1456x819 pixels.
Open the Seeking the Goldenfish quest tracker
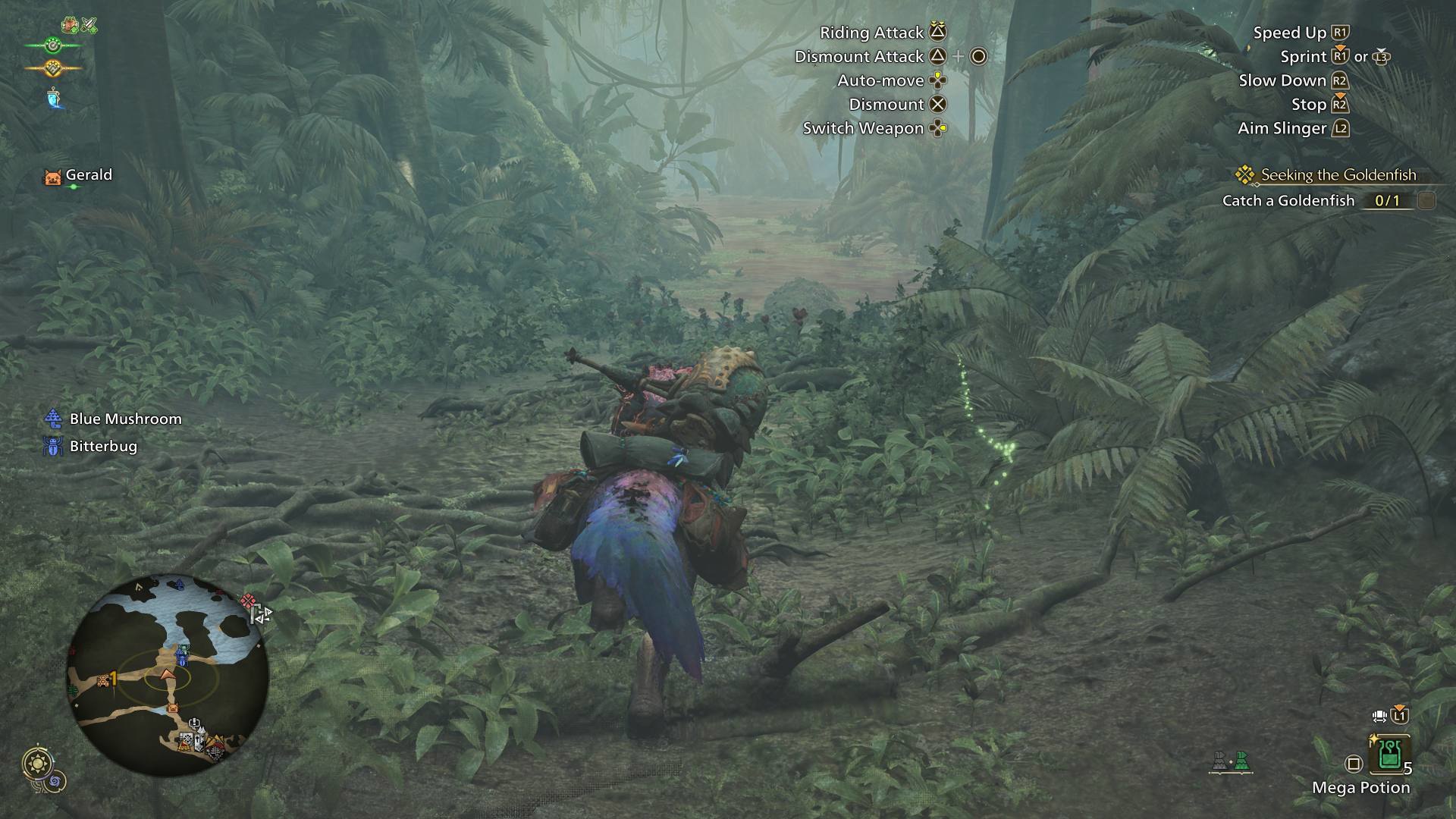(x=1338, y=175)
